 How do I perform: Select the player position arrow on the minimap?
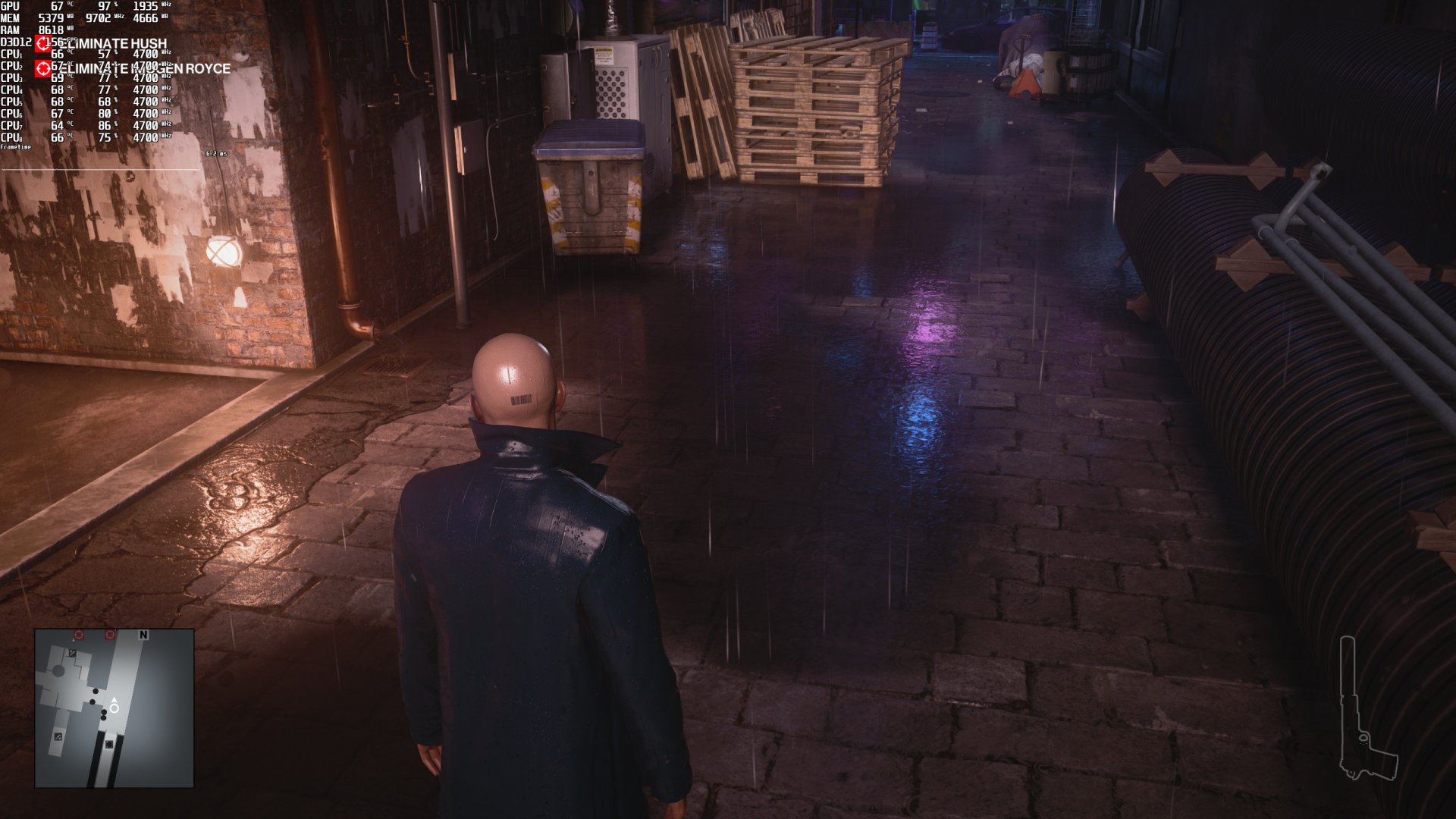click(114, 706)
